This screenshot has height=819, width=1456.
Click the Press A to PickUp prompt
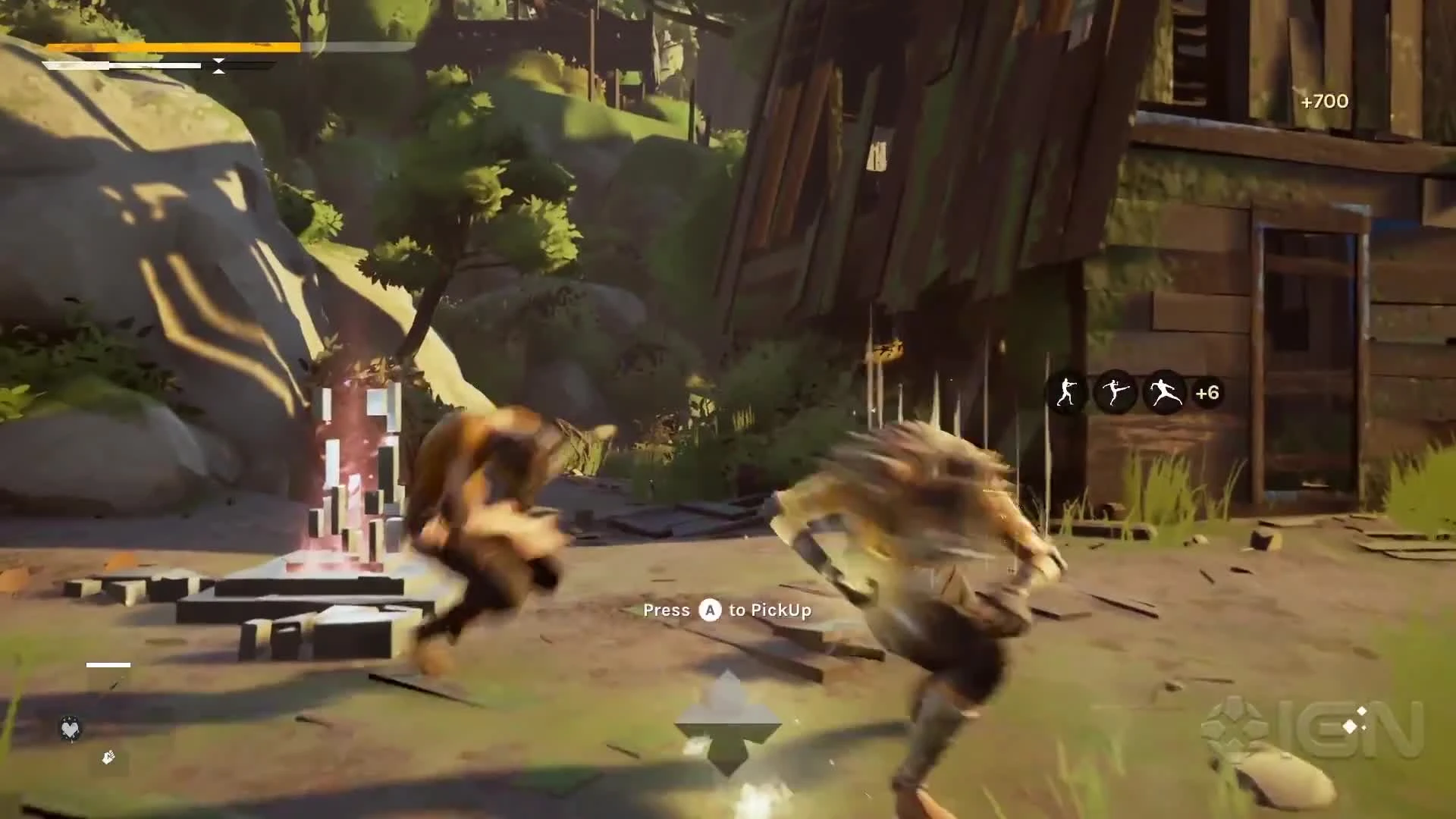(726, 610)
